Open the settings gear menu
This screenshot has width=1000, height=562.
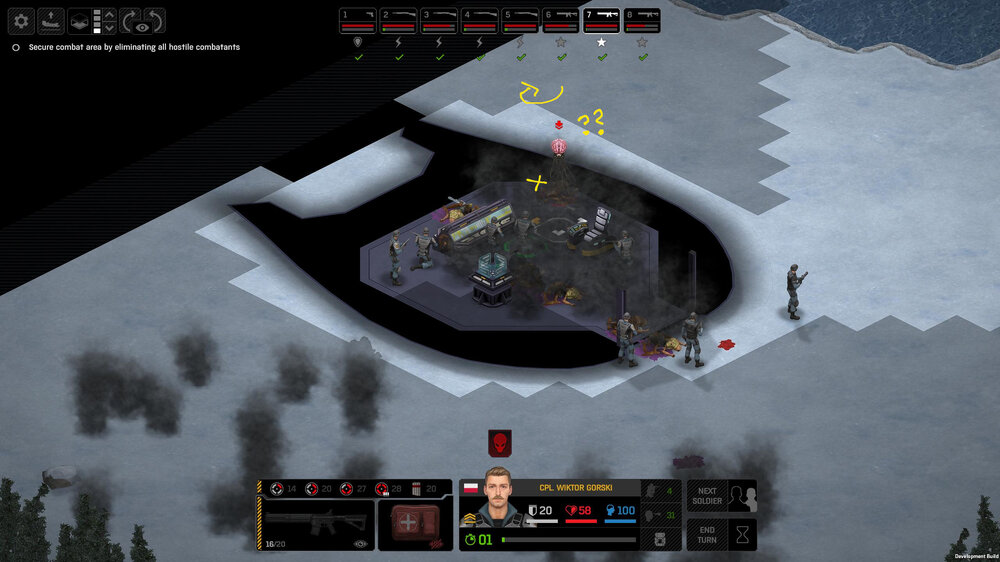pyautogui.click(x=22, y=20)
